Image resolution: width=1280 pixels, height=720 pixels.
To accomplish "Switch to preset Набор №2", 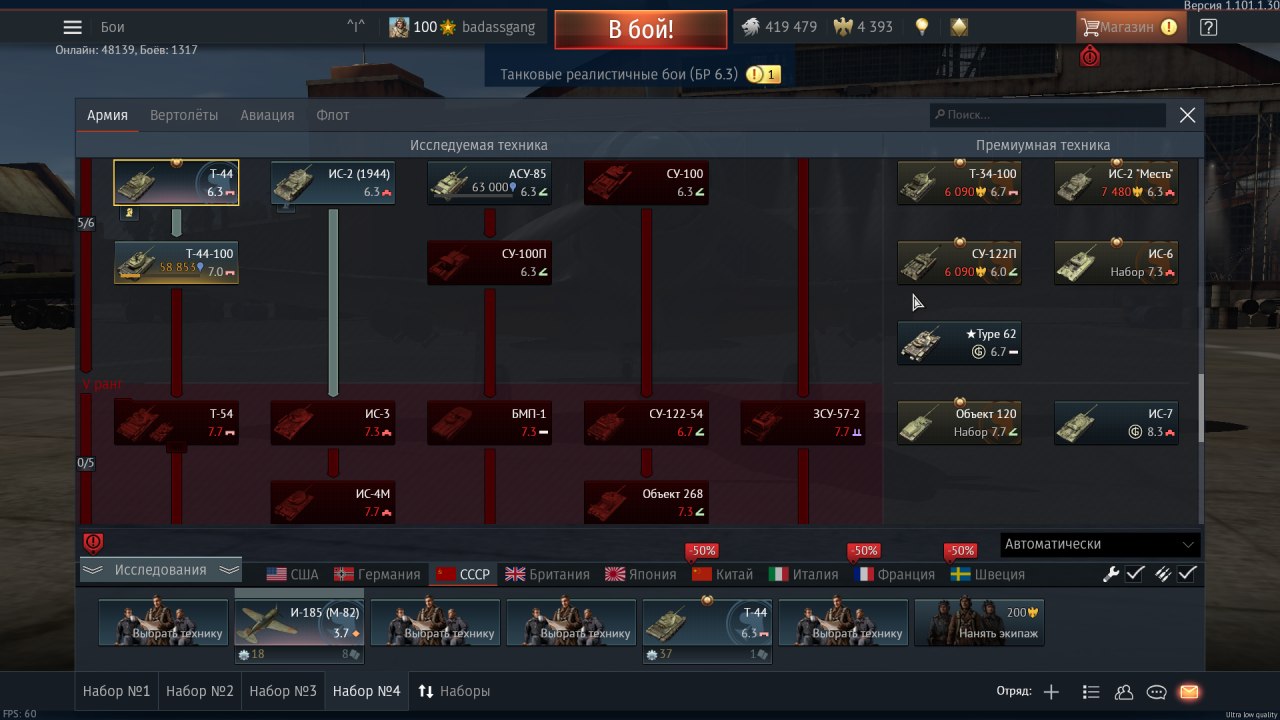I will coord(200,691).
